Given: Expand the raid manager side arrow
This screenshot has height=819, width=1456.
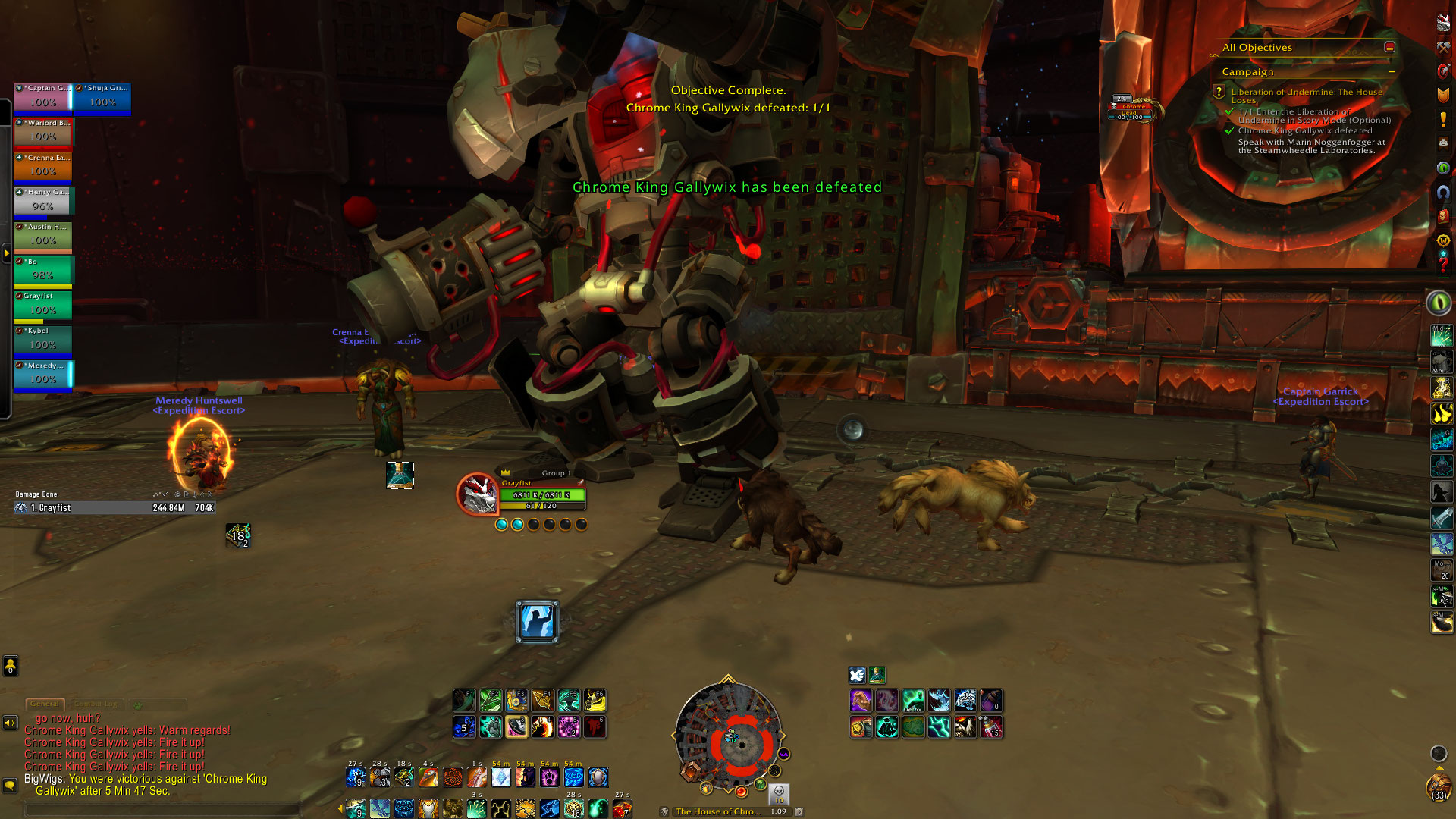Looking at the screenshot, I should 6,253.
